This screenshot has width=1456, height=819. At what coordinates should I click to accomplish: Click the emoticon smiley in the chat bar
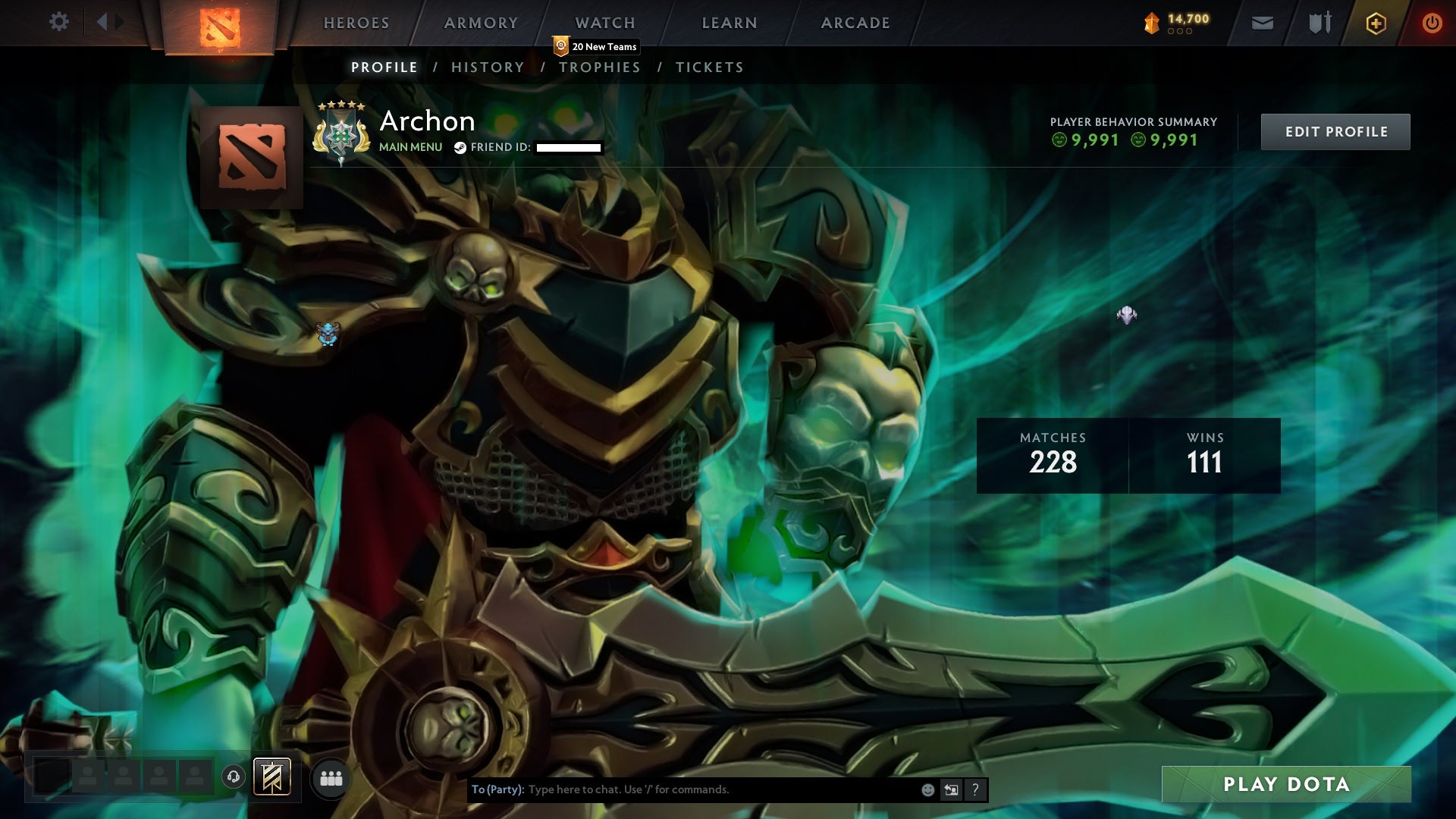[x=928, y=789]
